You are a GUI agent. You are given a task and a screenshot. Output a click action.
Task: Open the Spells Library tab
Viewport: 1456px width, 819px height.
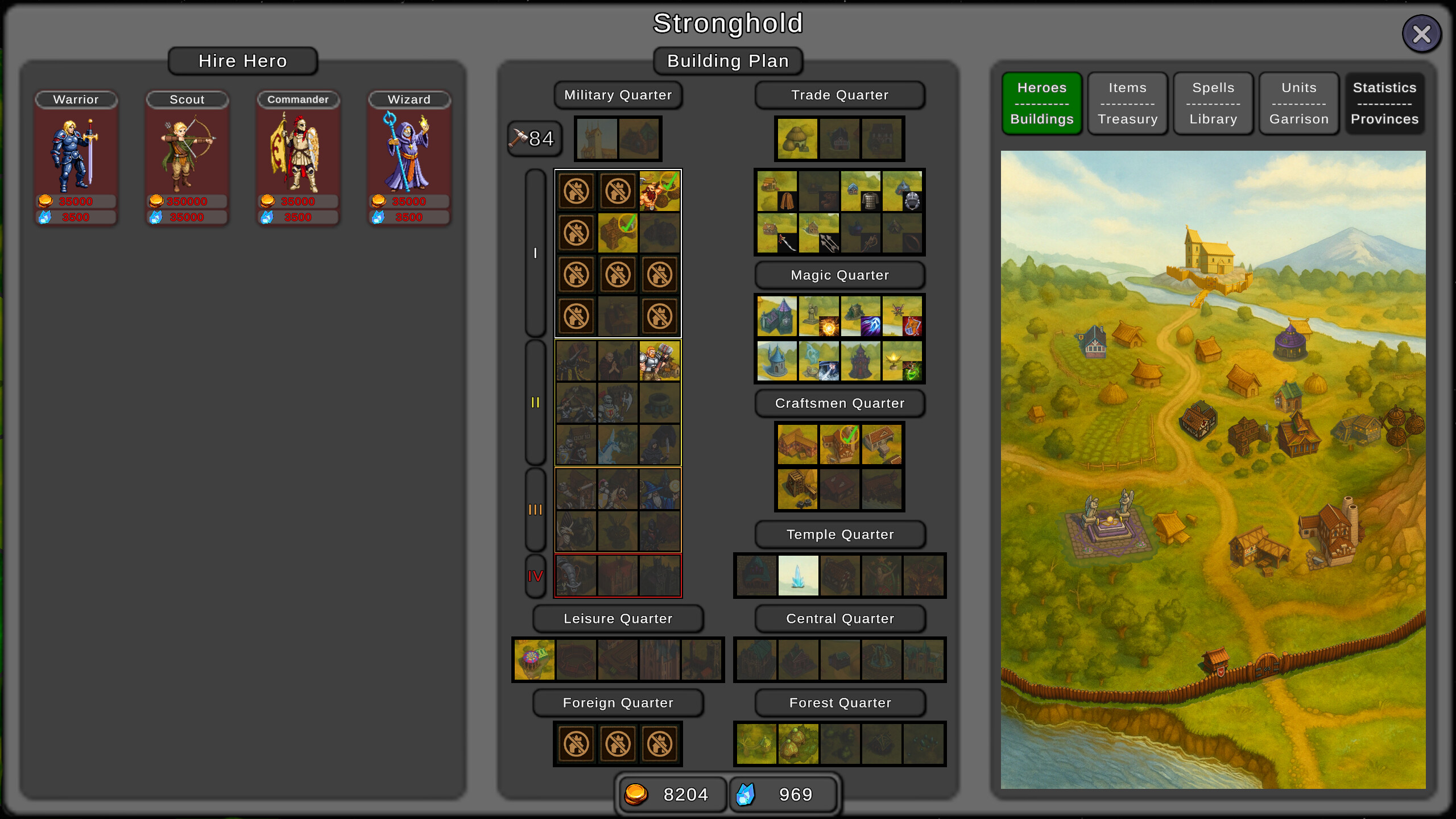[1213, 104]
